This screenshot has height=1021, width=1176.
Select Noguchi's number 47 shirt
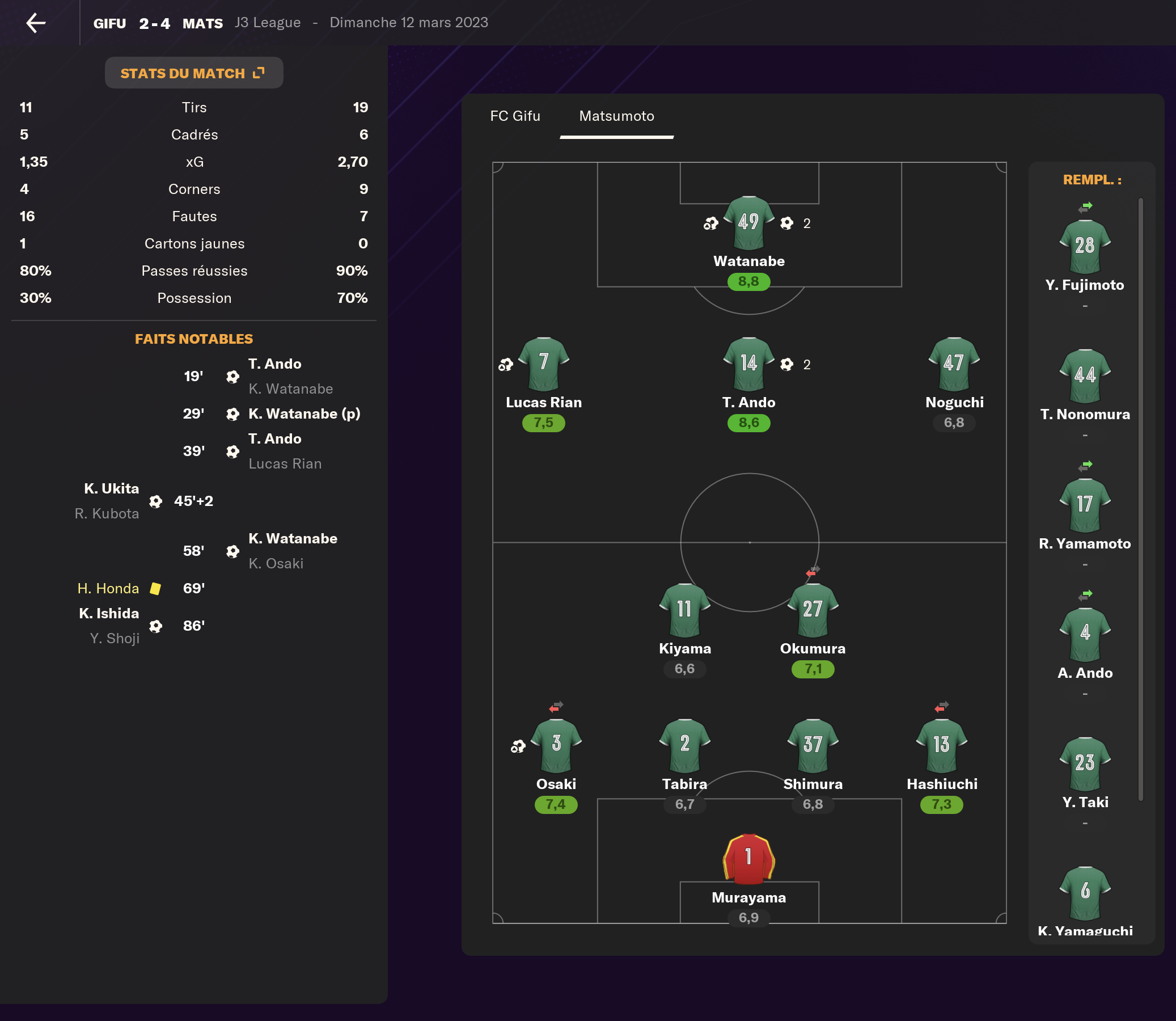954,364
